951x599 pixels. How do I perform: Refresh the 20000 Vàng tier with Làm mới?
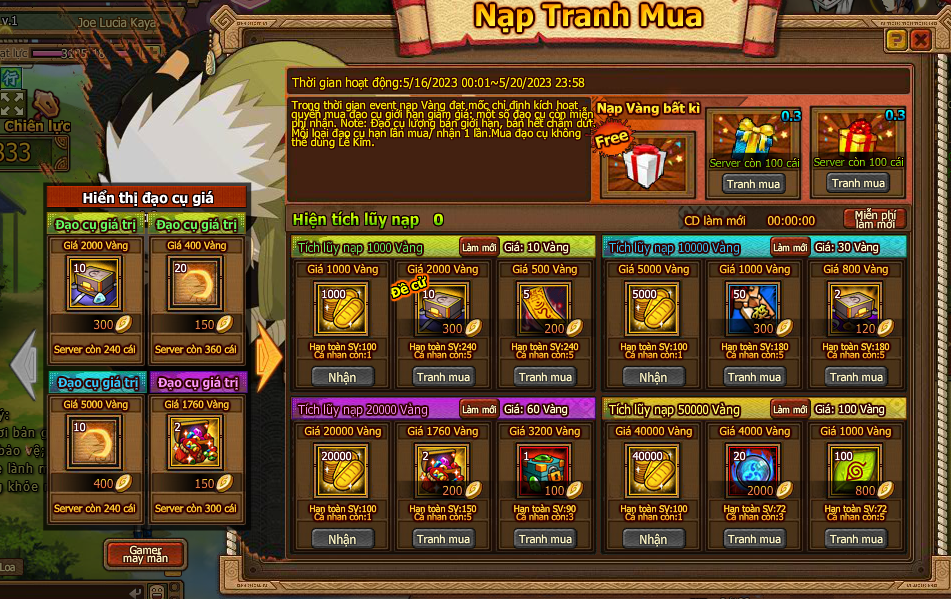click(x=478, y=409)
